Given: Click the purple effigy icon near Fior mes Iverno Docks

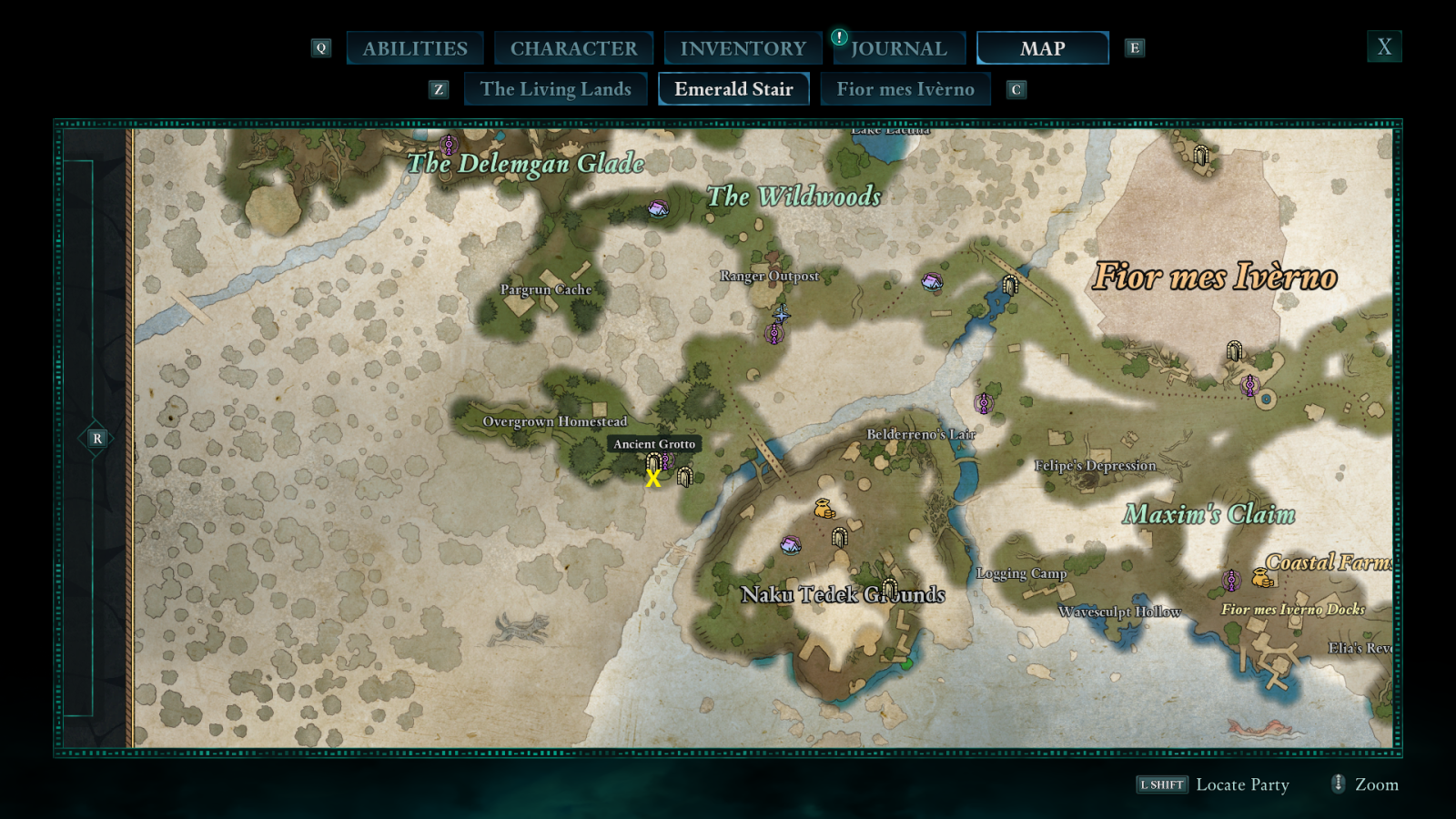Looking at the screenshot, I should [1232, 580].
